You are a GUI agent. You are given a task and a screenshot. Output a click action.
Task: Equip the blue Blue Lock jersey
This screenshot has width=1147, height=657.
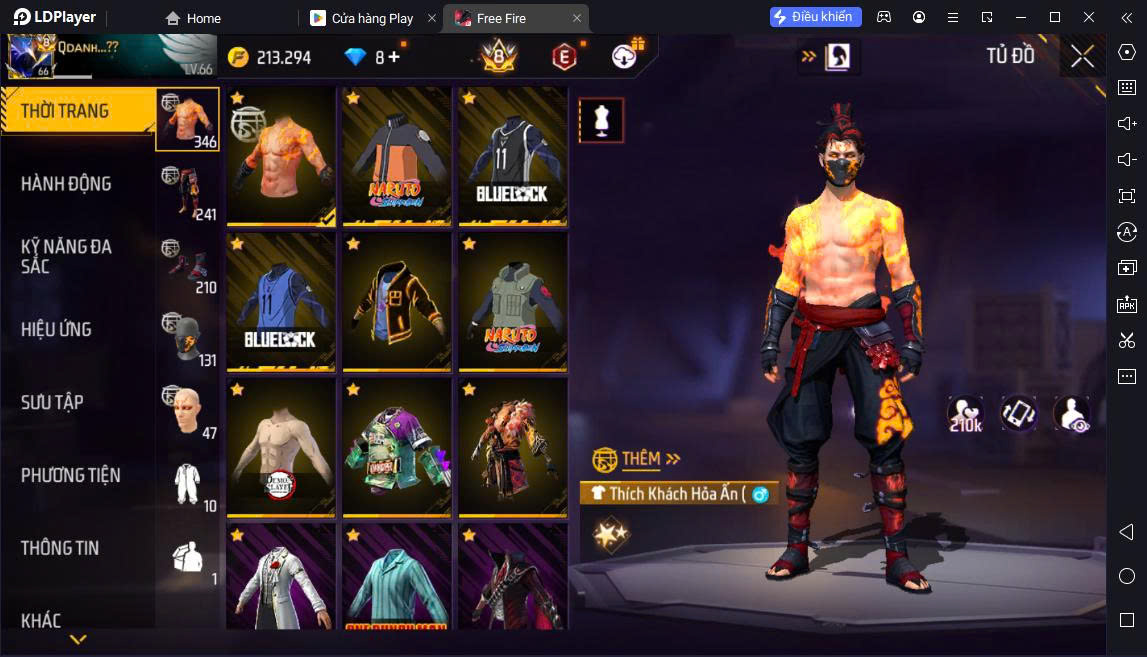tap(281, 302)
